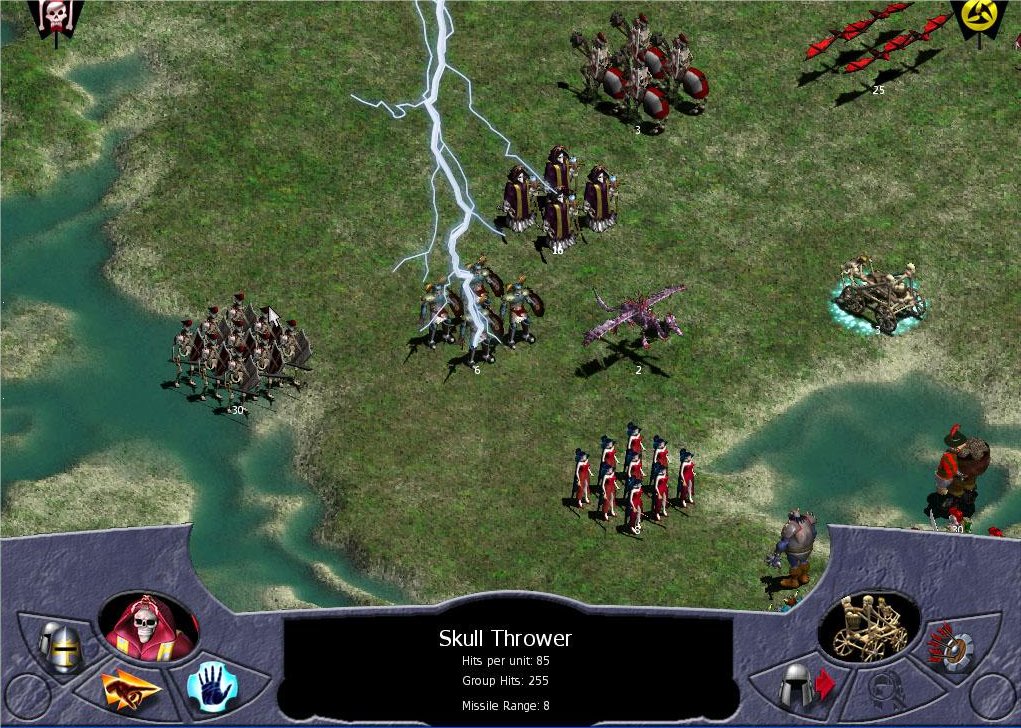
Task: Select the greyed-out magnifying glass icon
Action: tap(886, 688)
